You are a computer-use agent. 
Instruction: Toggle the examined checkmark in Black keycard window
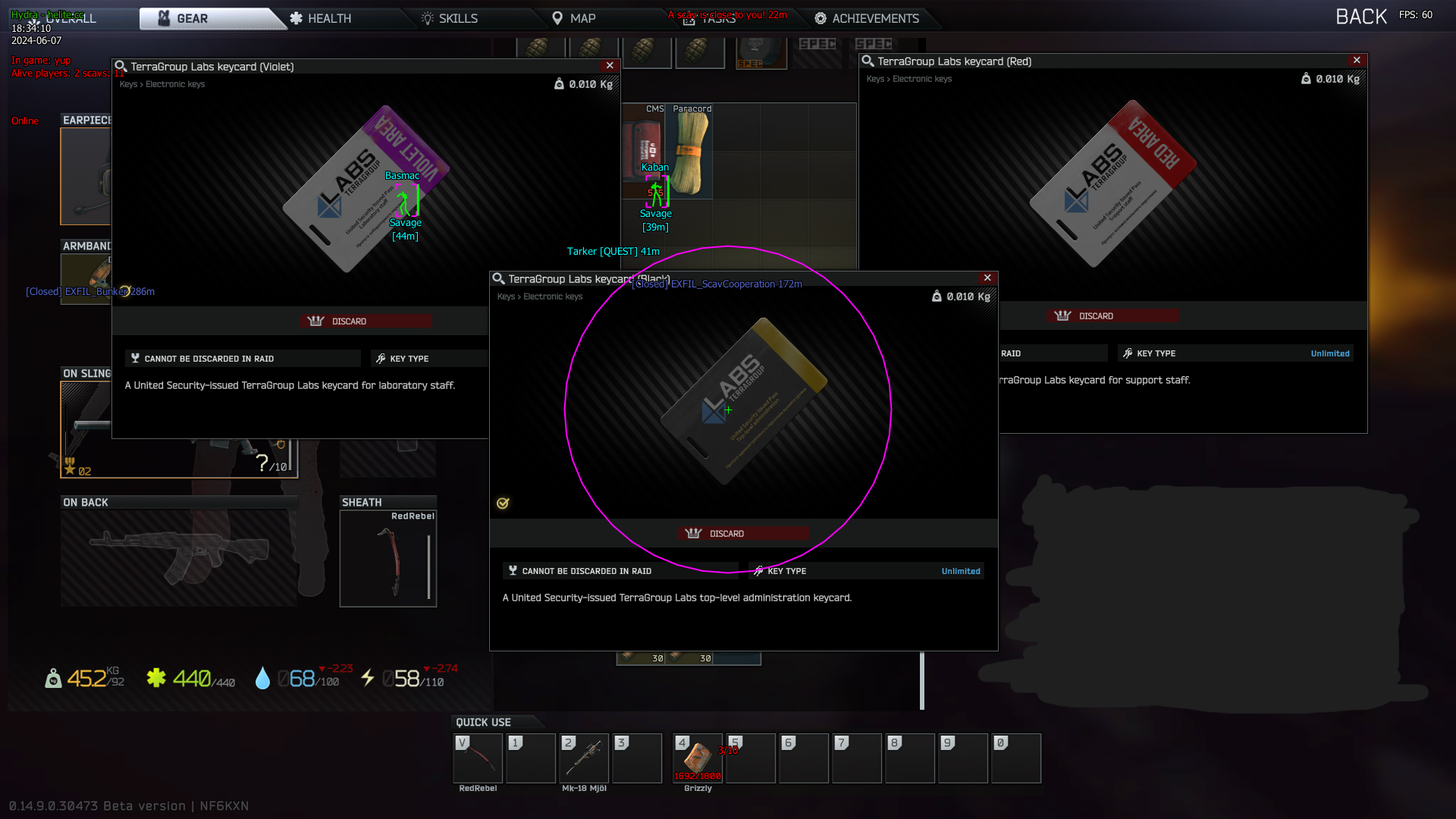click(501, 502)
